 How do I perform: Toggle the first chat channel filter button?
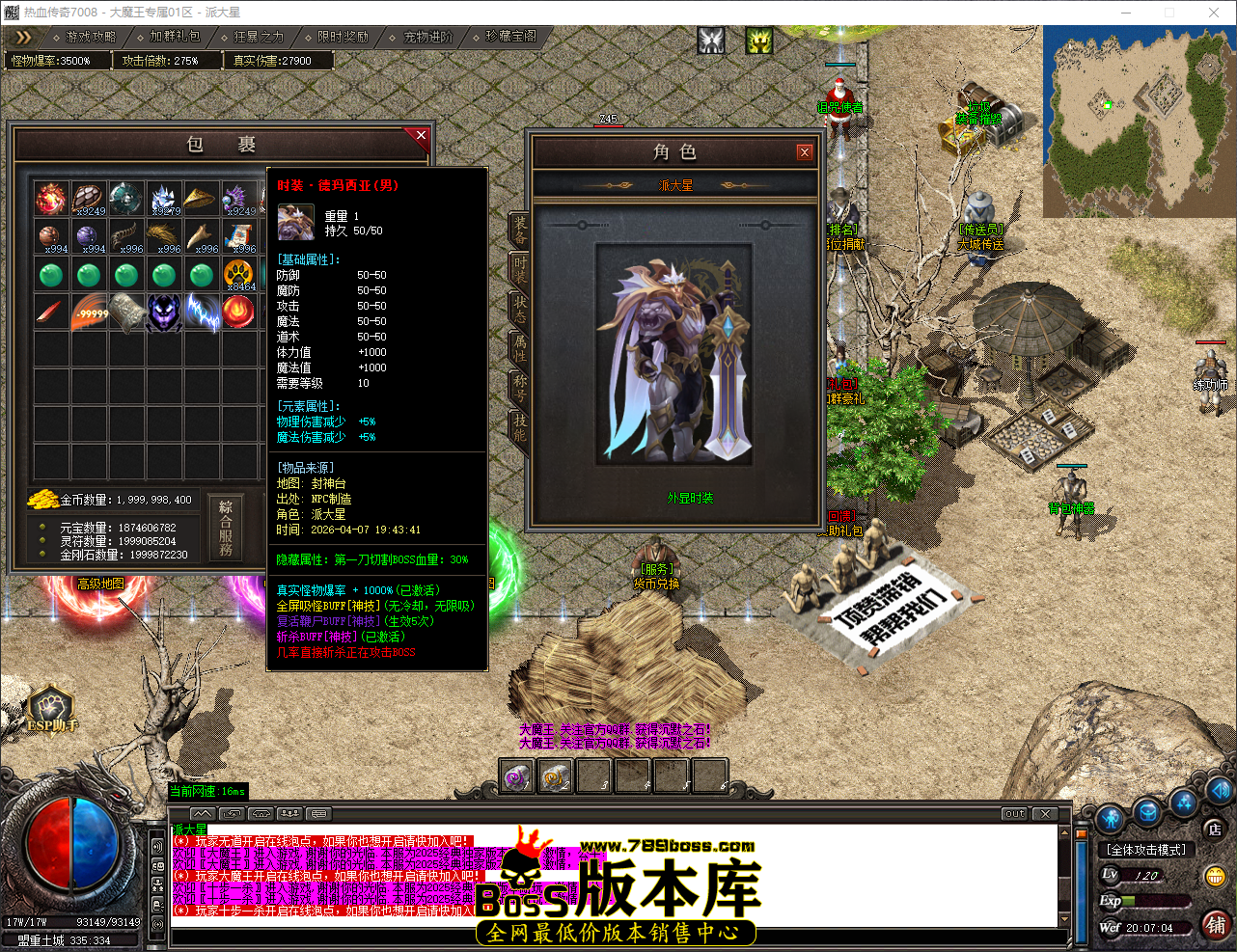(x=234, y=814)
